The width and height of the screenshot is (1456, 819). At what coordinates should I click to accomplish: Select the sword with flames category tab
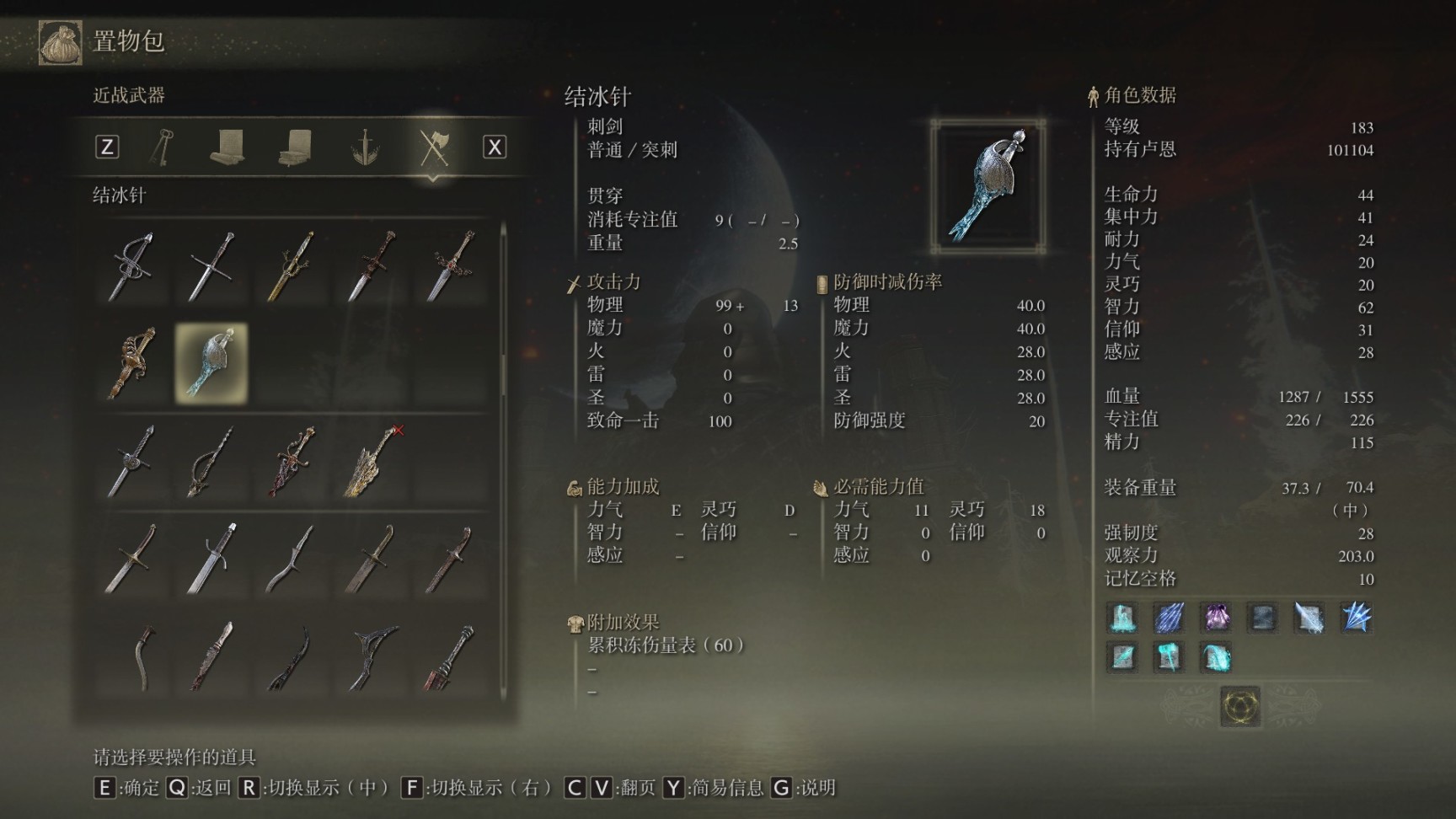tap(365, 147)
